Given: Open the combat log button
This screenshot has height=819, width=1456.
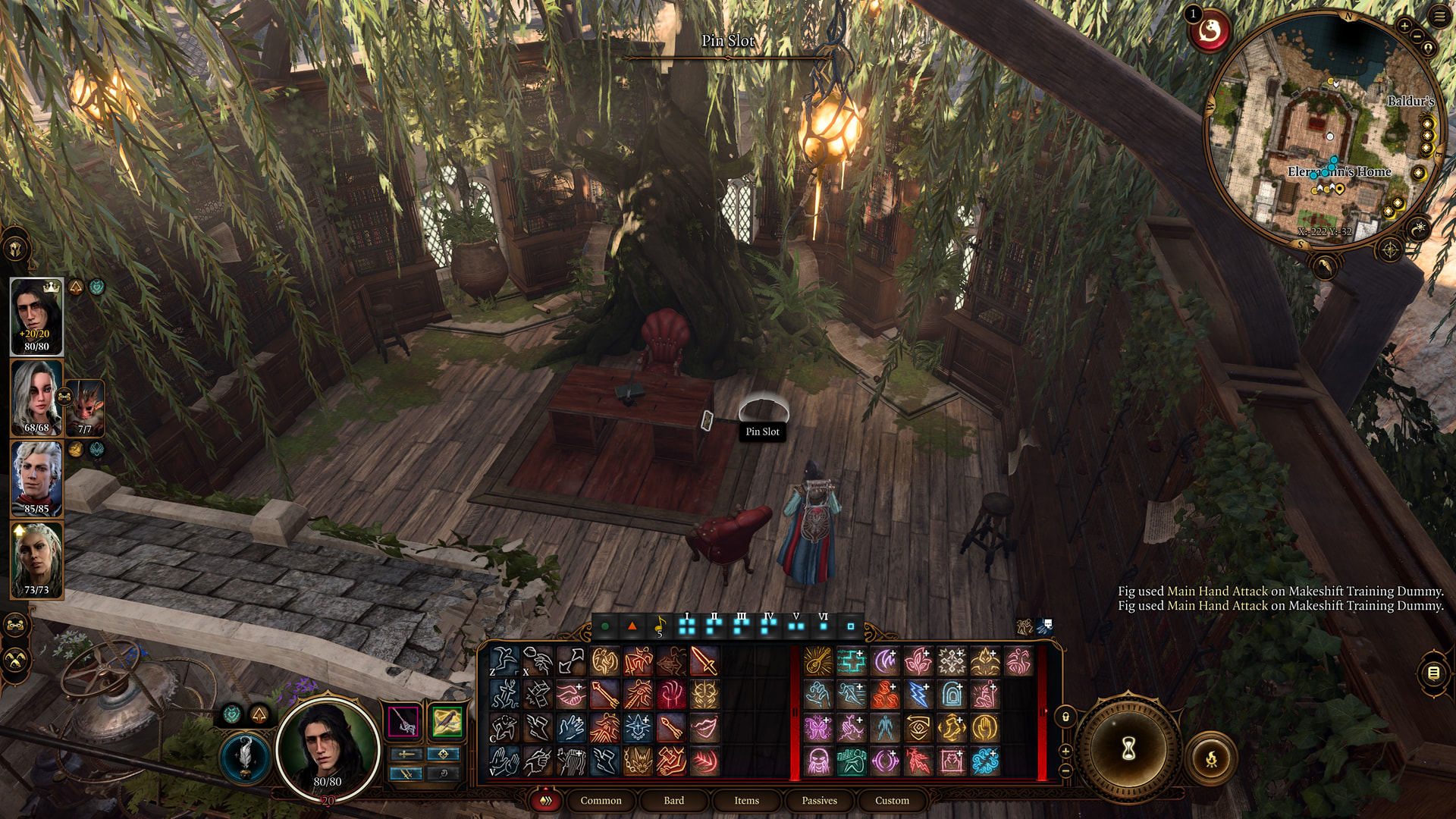Looking at the screenshot, I should [1433, 673].
